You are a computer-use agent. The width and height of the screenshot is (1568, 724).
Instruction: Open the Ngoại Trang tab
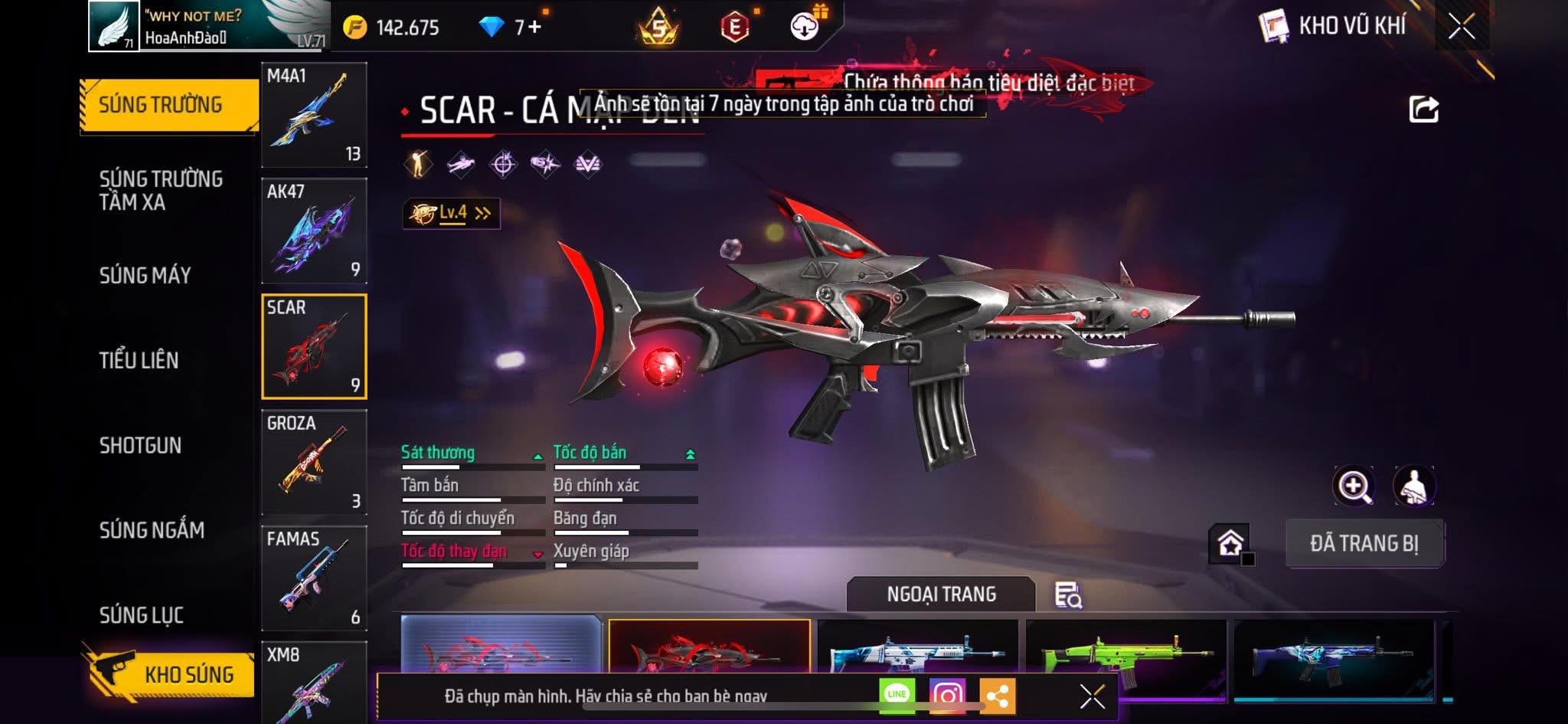point(941,594)
